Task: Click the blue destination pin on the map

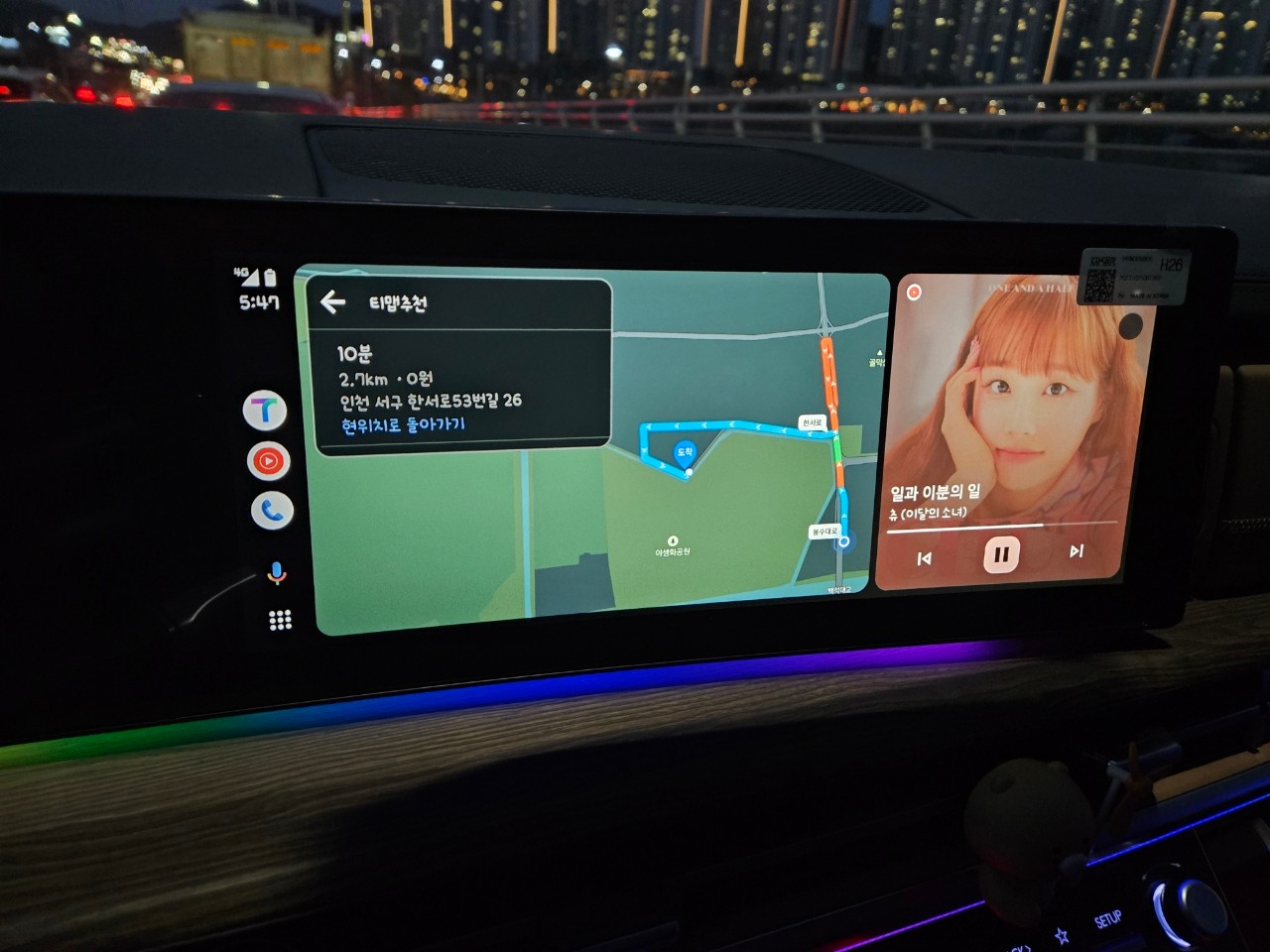Action: [685, 453]
